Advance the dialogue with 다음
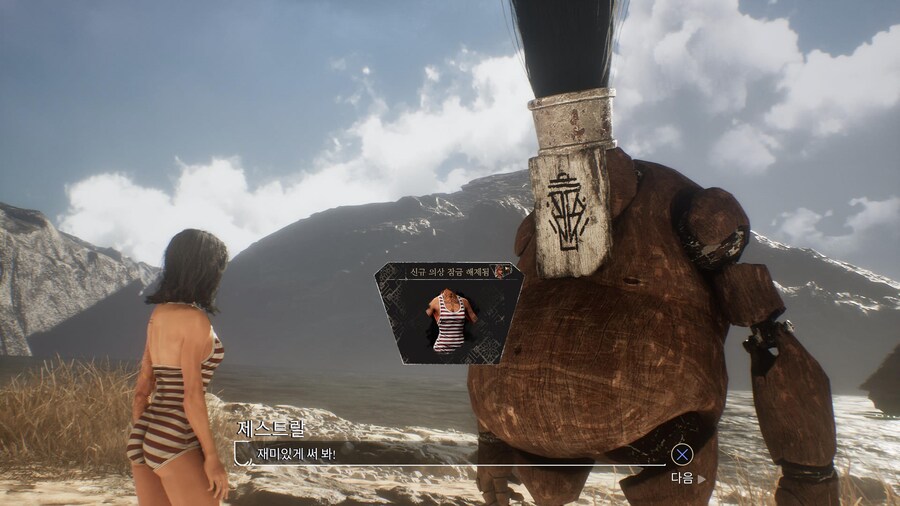900x506 pixels. [x=686, y=478]
